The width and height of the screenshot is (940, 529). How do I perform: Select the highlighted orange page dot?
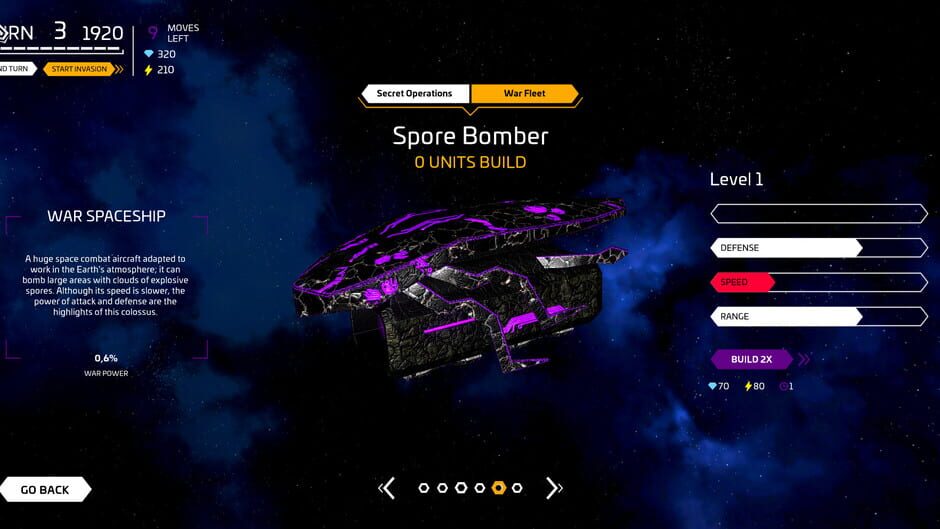498,488
